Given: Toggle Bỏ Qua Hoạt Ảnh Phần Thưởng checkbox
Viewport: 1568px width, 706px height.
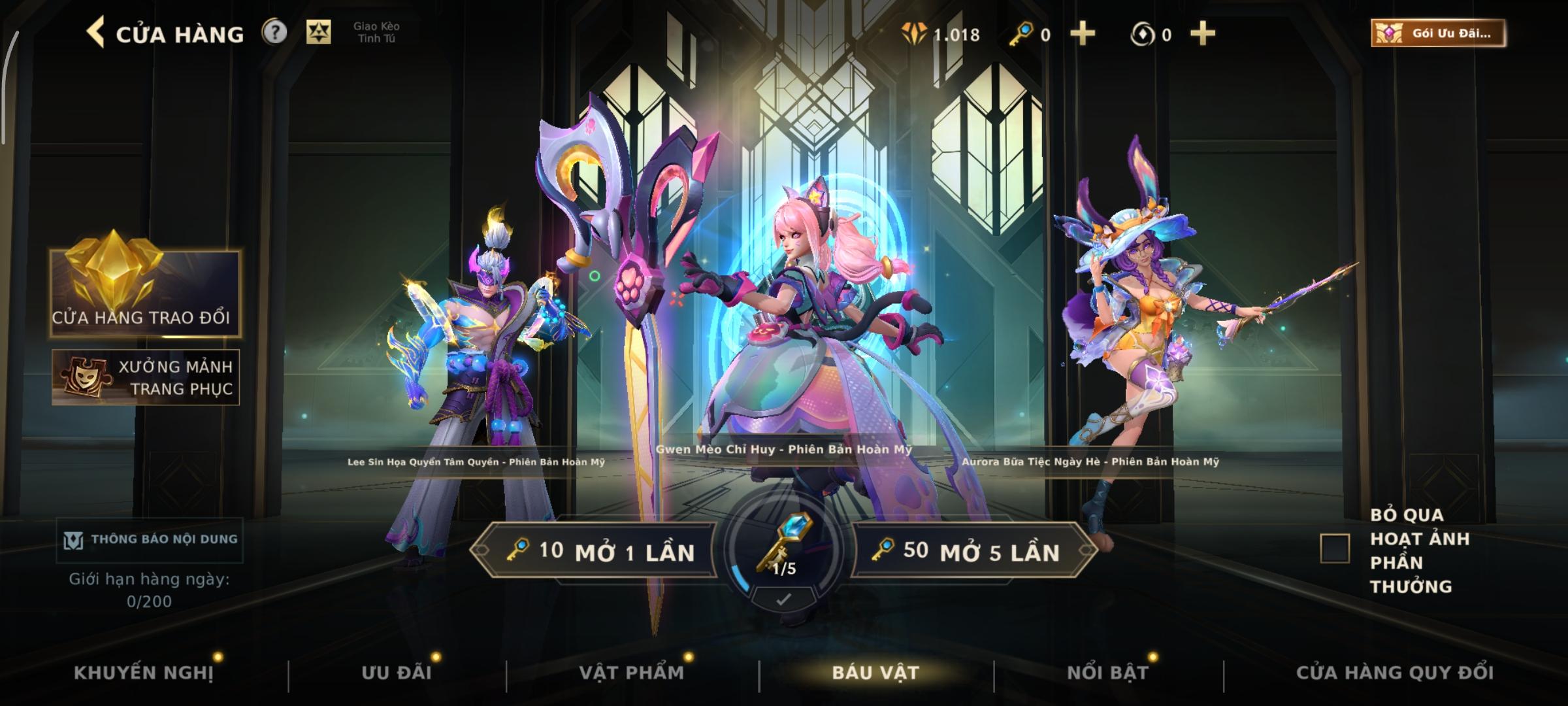Looking at the screenshot, I should (x=1335, y=548).
